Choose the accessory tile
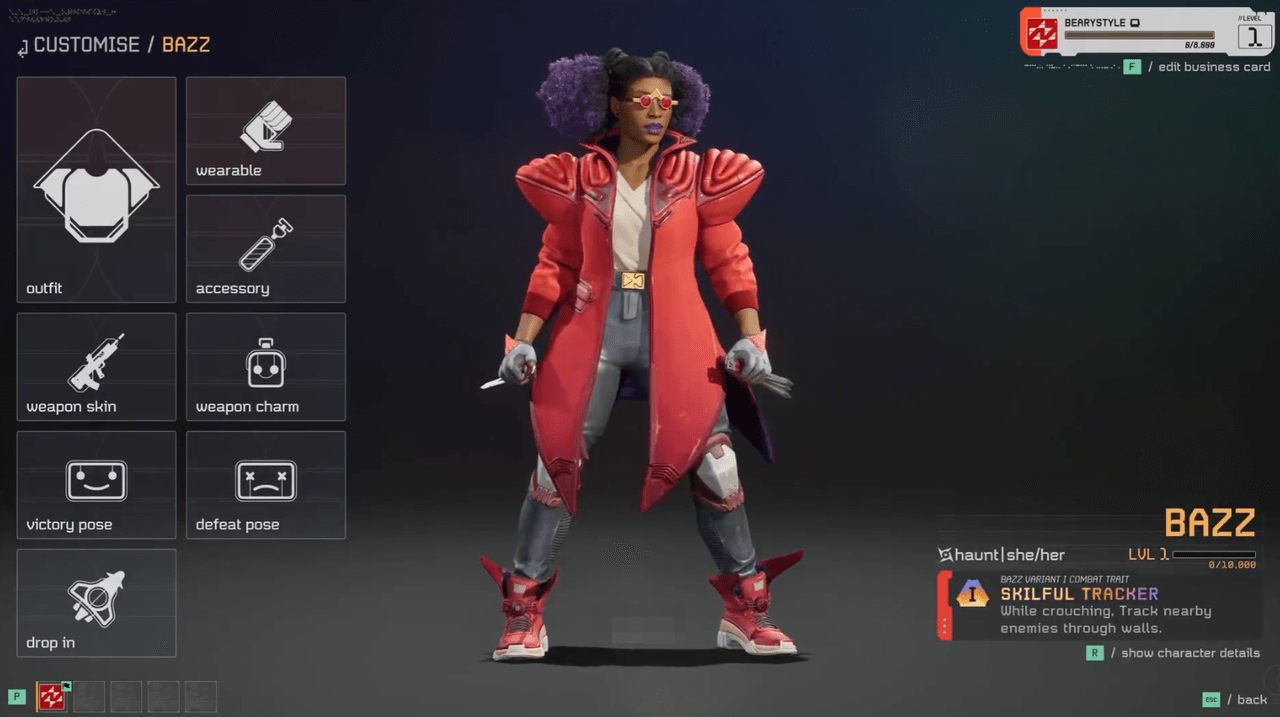This screenshot has width=1280, height=717. pos(265,248)
